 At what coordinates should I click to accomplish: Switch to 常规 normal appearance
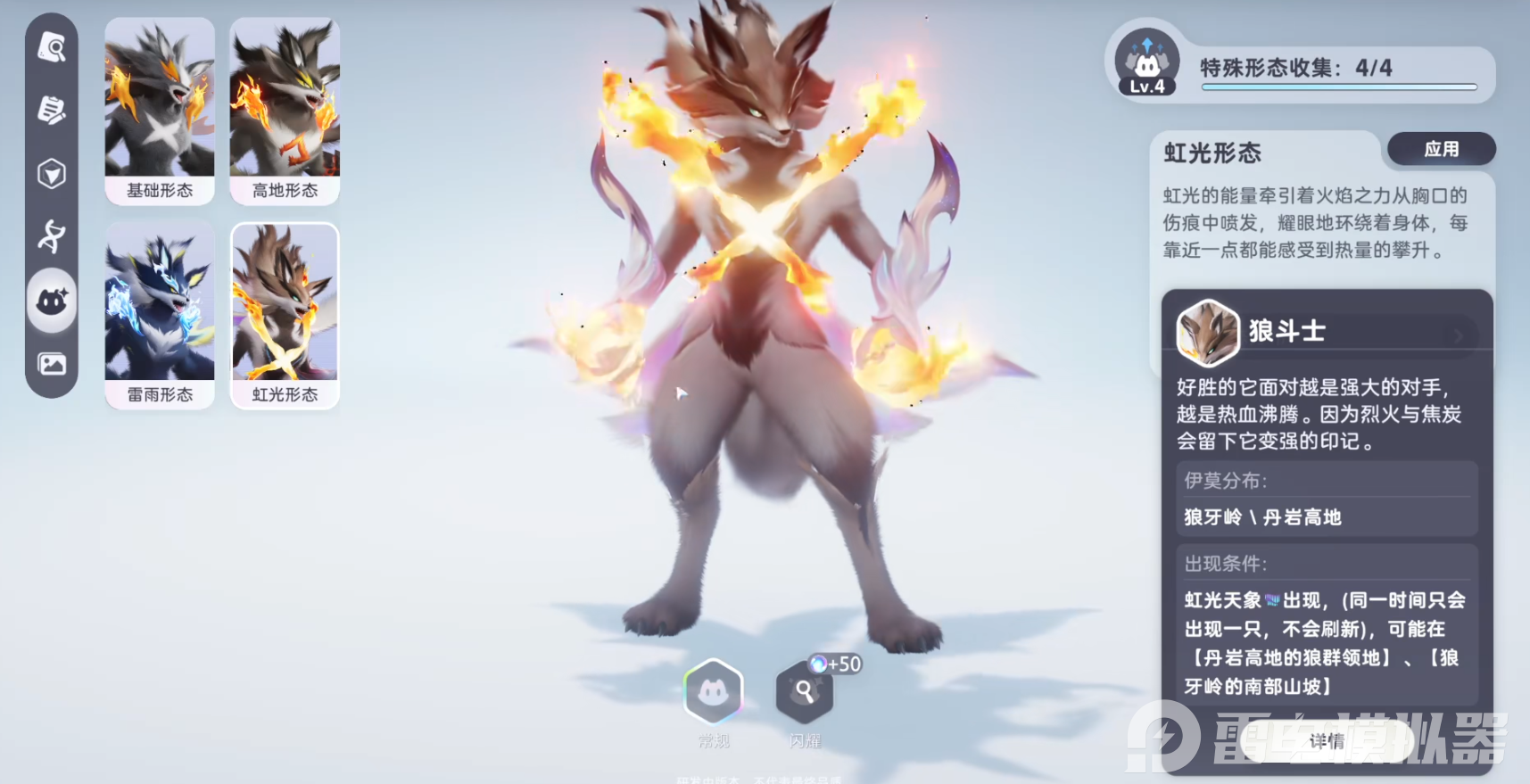tap(713, 692)
